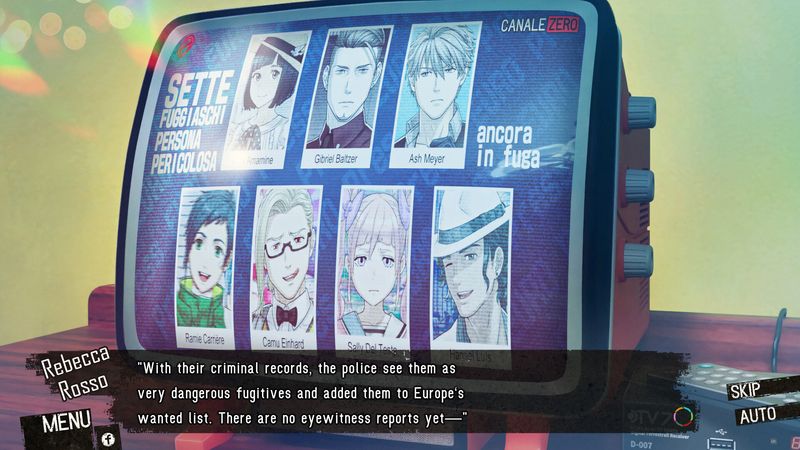Toggle AUTO dialogue mode
This screenshot has height=450, width=800.
click(x=757, y=415)
